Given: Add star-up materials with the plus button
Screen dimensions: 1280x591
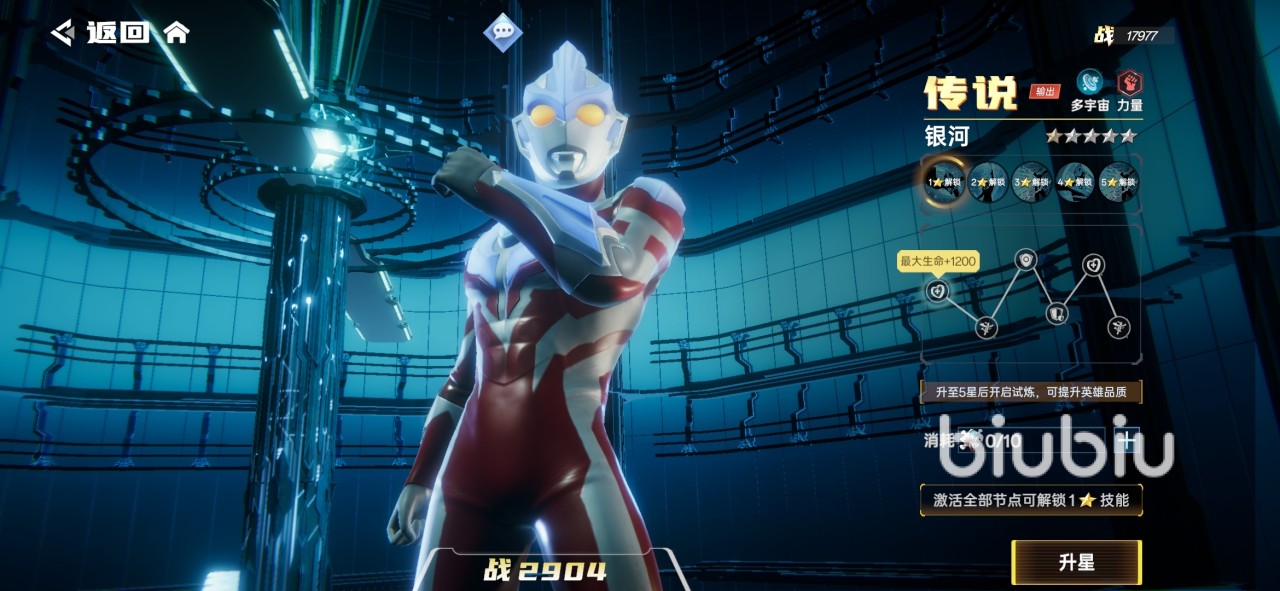Looking at the screenshot, I should click(x=1129, y=439).
